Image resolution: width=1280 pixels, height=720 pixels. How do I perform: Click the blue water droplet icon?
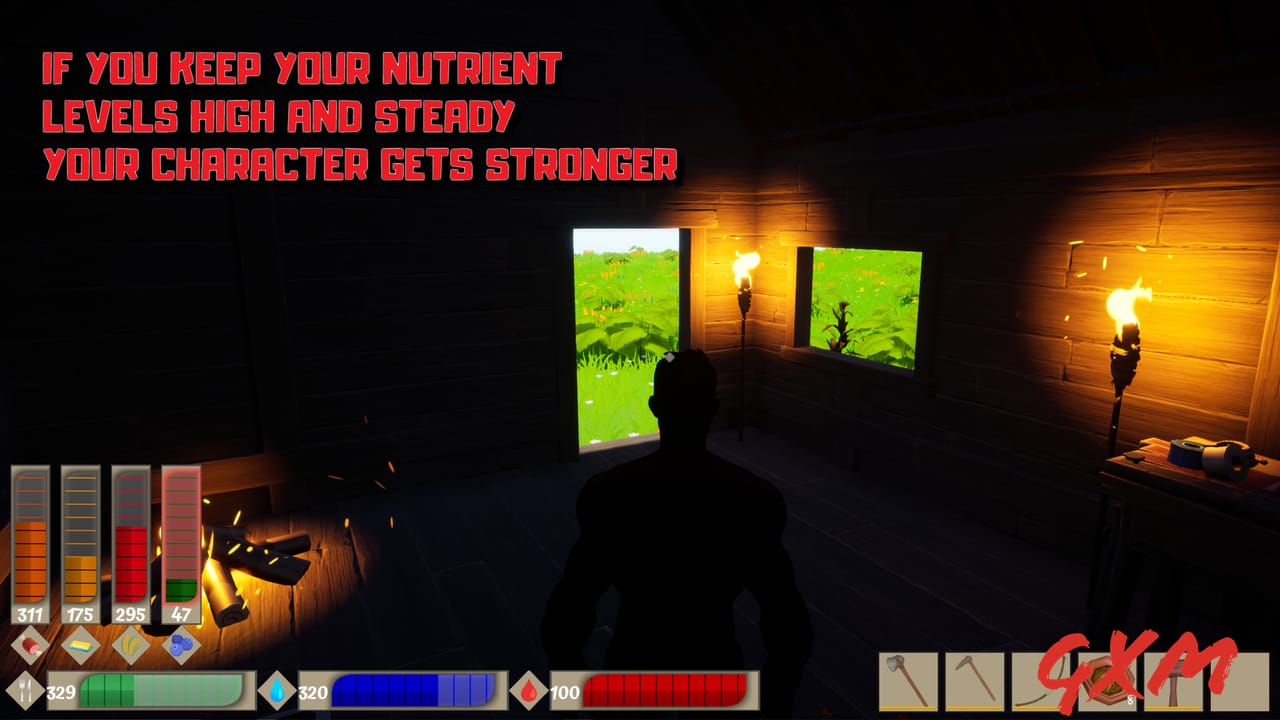tap(278, 689)
